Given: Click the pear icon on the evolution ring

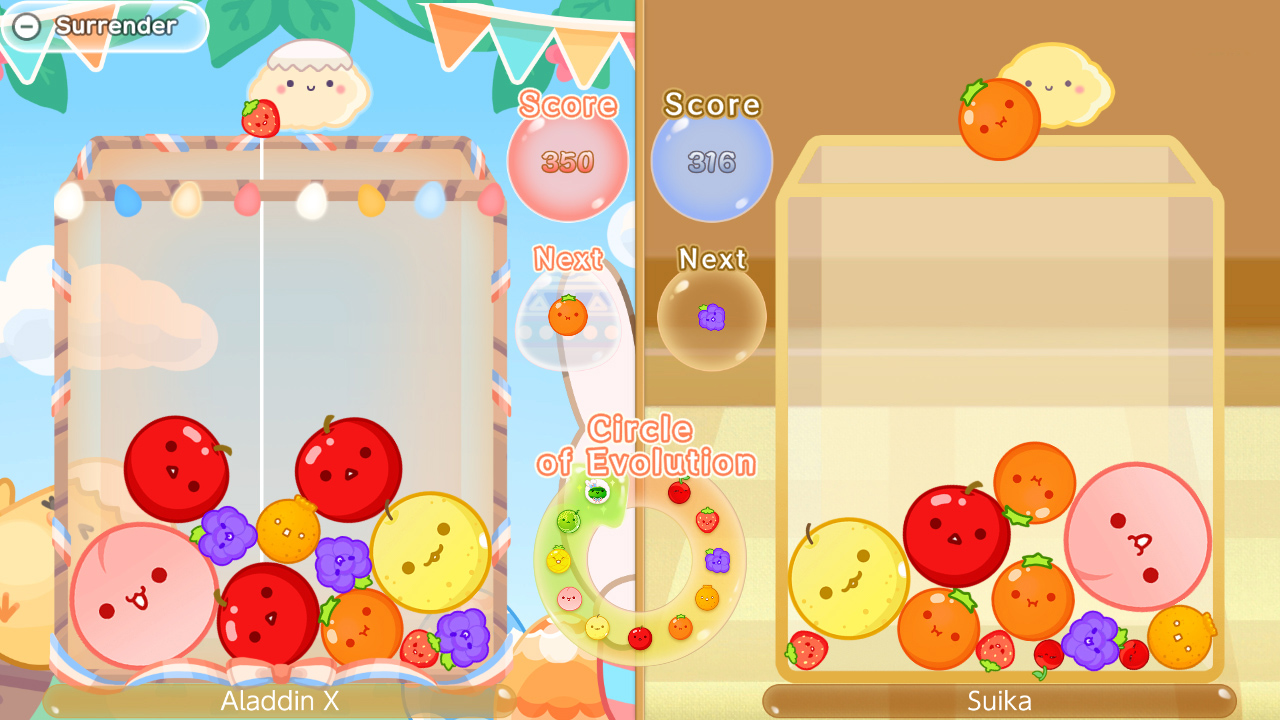Looking at the screenshot, I should pos(595,626).
